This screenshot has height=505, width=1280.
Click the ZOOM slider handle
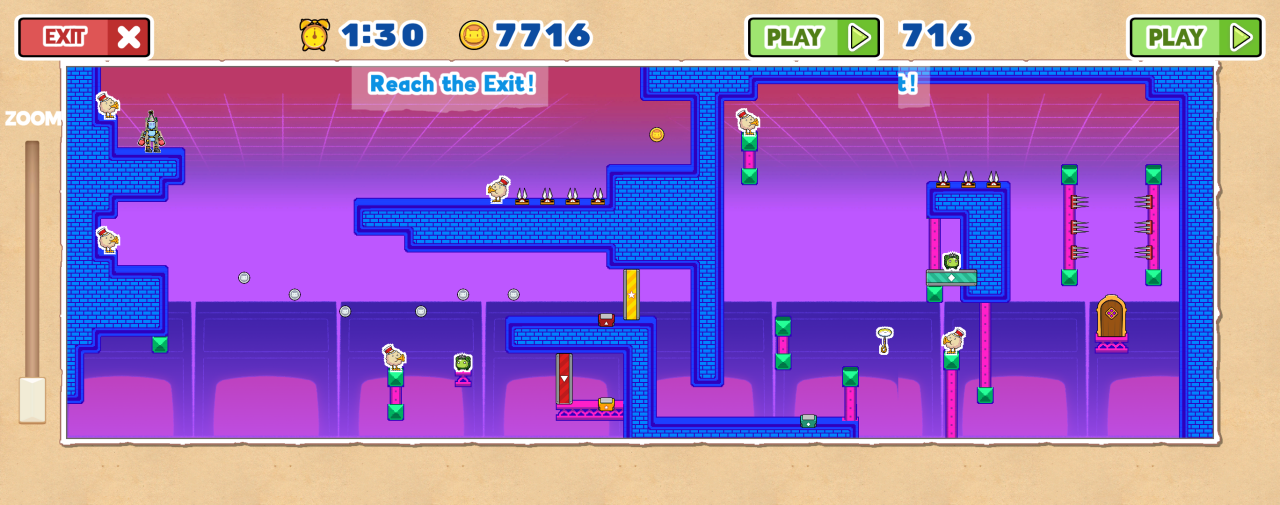click(x=32, y=399)
